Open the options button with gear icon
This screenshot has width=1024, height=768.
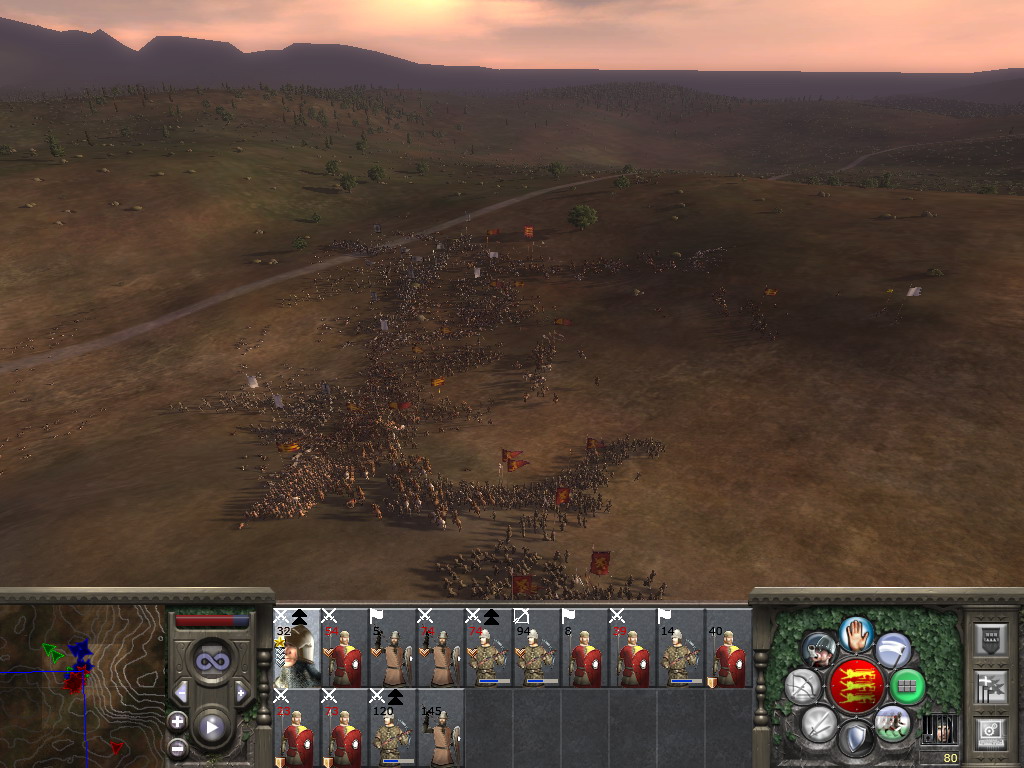click(991, 733)
